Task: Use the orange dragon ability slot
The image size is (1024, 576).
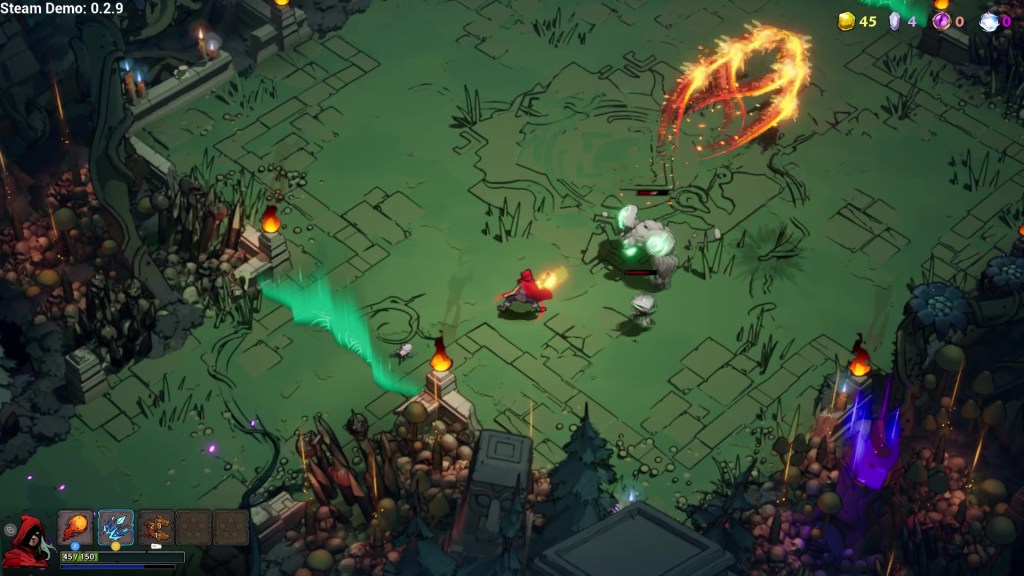Action: coord(156,526)
